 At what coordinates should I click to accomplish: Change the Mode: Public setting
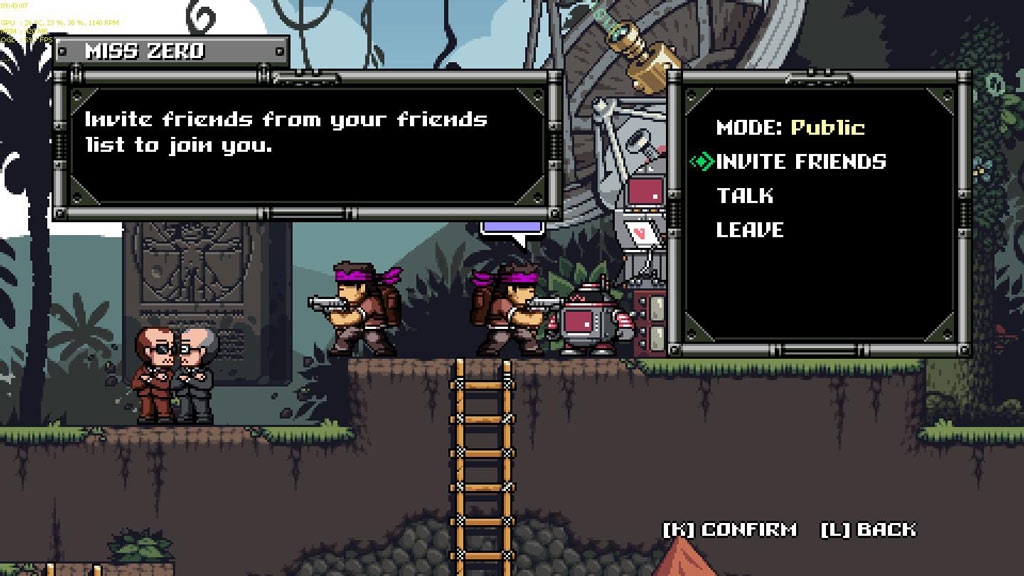pos(790,127)
